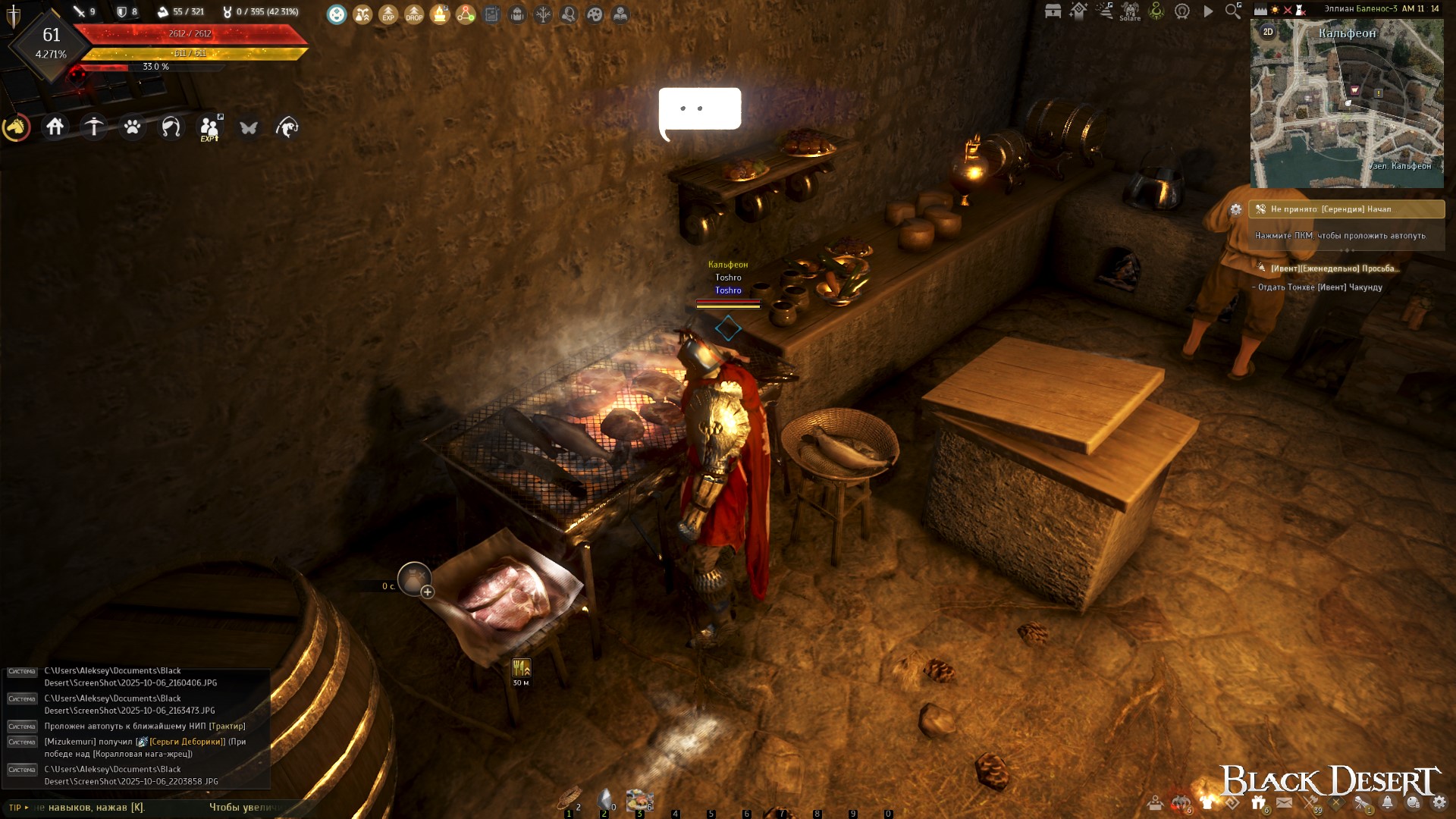Screen dimensions: 1456x819
Task: Open the color palette icon
Action: [x=595, y=14]
